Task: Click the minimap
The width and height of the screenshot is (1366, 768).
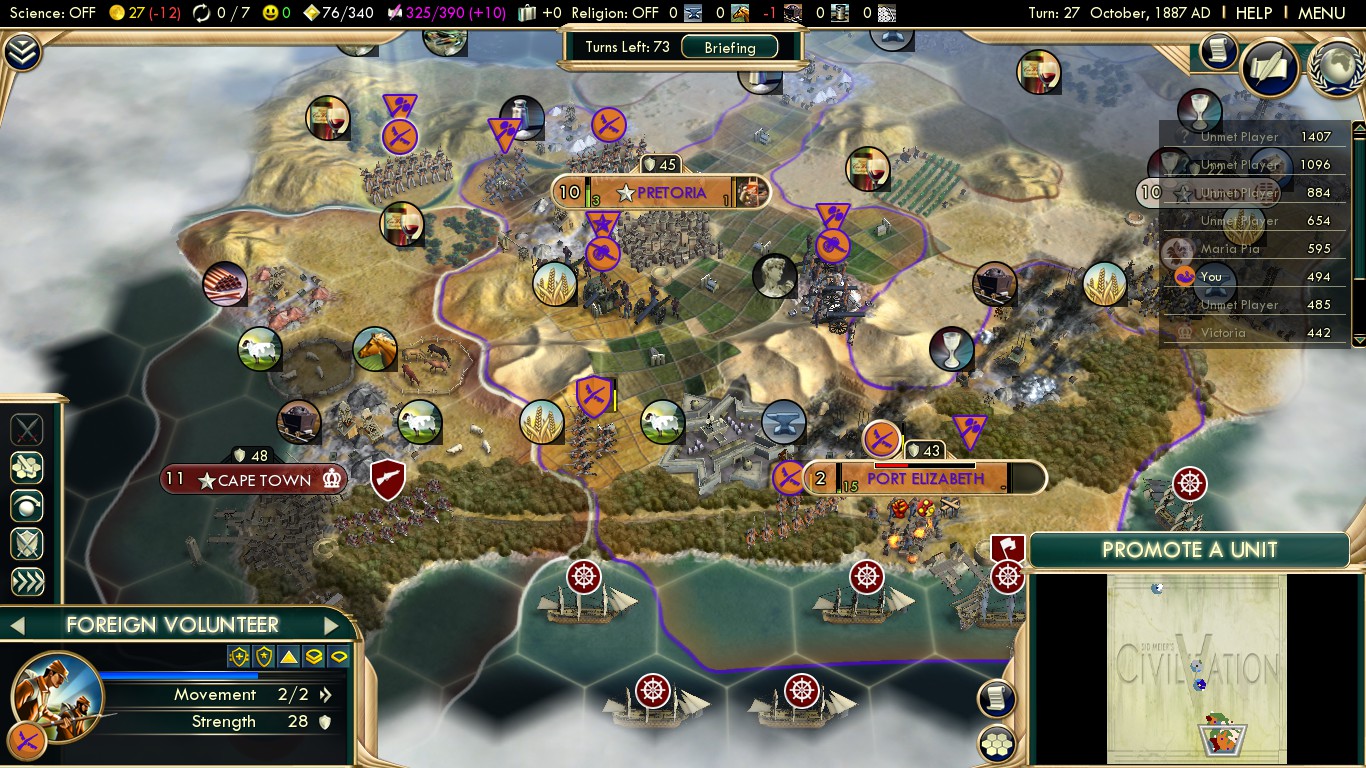Action: [x=1196, y=668]
